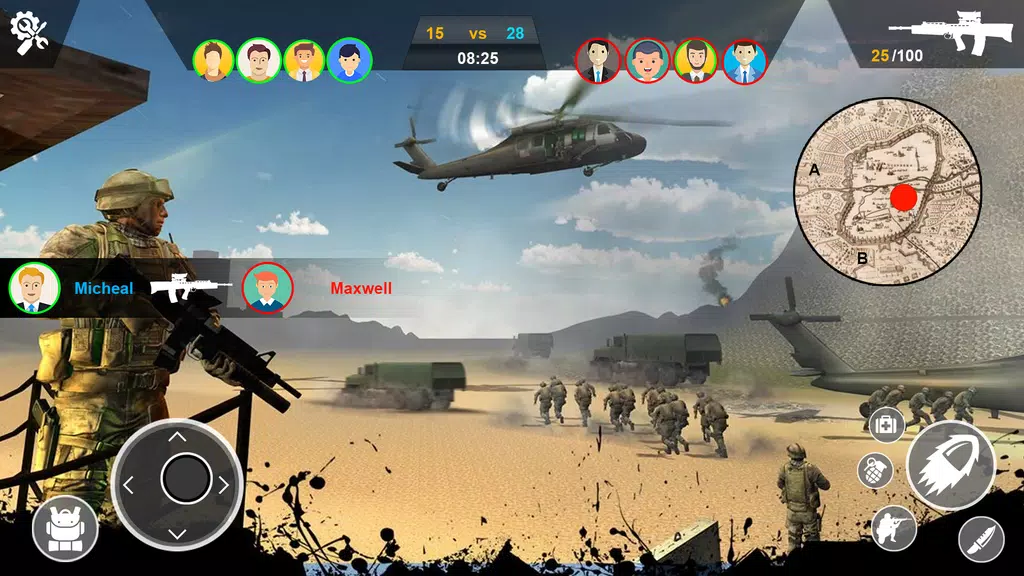The width and height of the screenshot is (1024, 576).
Task: Choose the bearded red team player avatar
Action: coord(695,61)
